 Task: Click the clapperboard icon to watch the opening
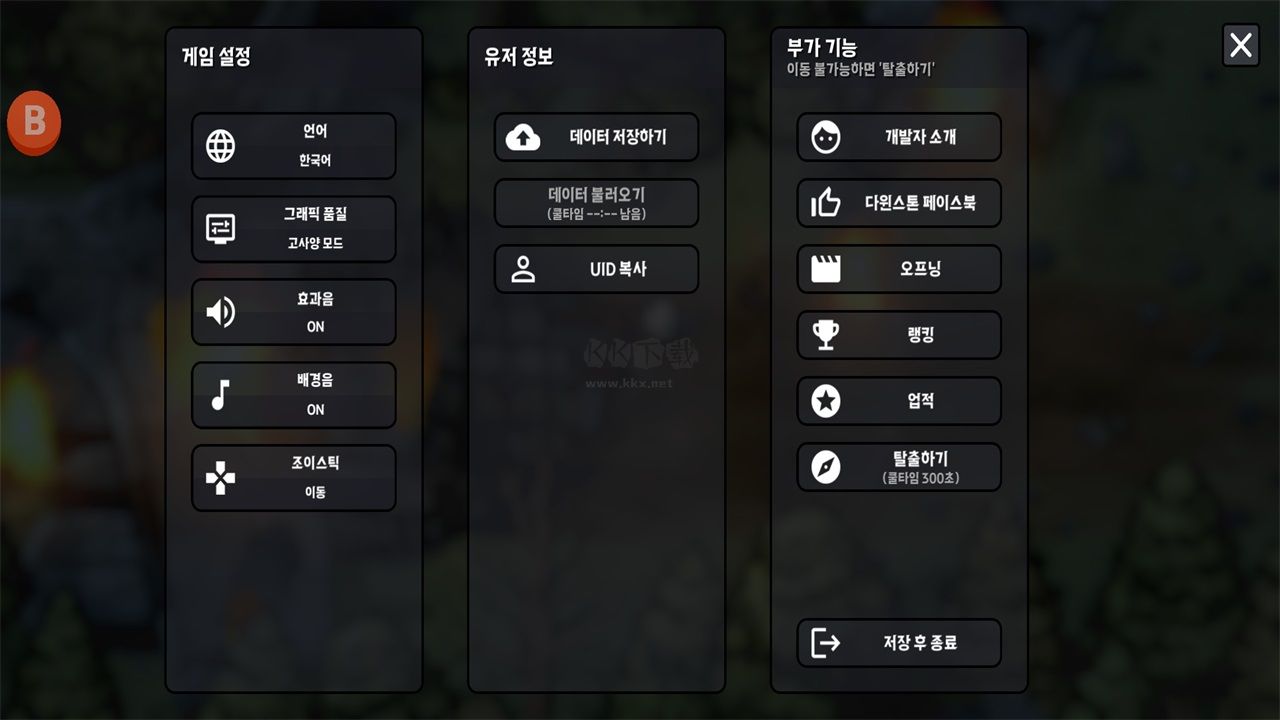827,268
